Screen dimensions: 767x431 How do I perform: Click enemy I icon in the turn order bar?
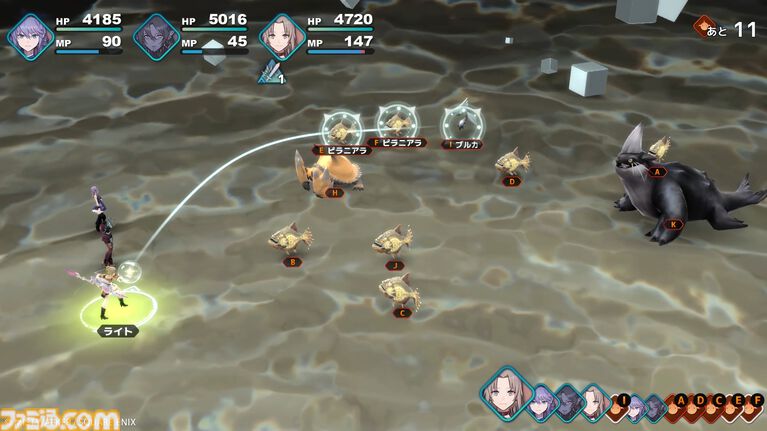[623, 402]
